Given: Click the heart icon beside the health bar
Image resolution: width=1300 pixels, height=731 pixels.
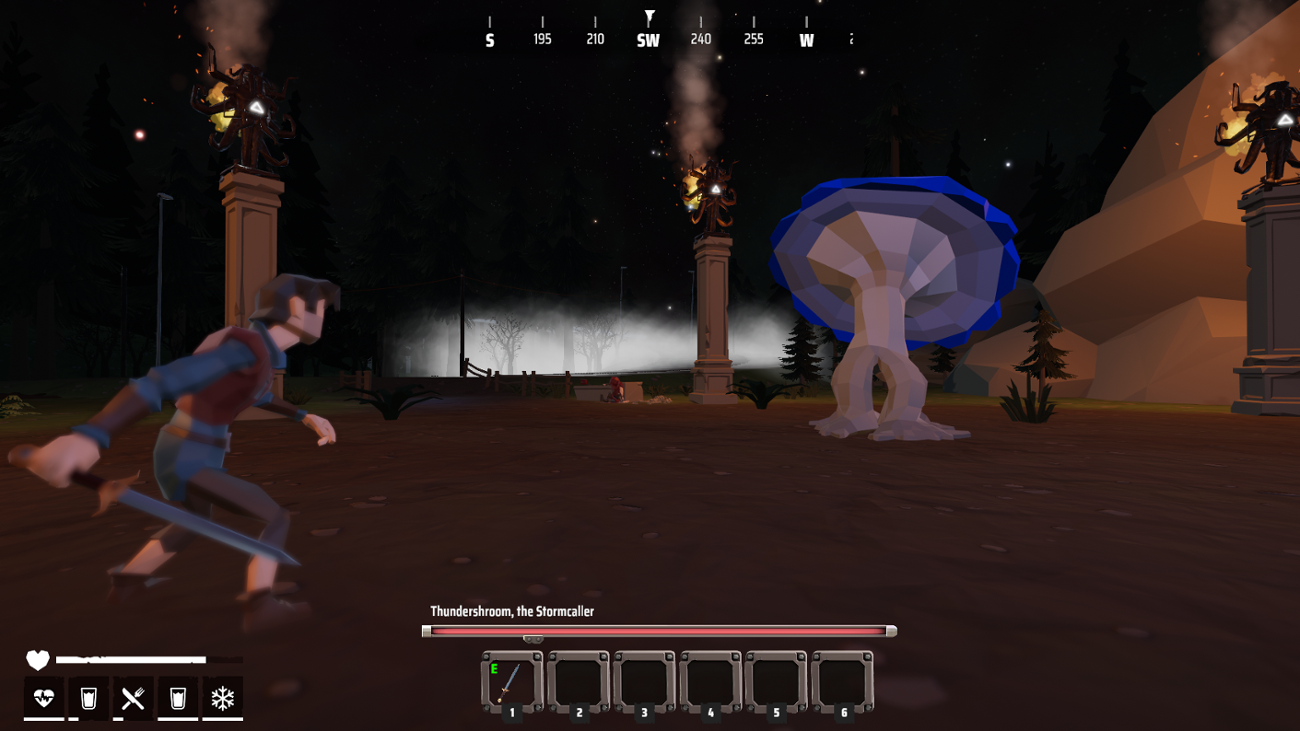Looking at the screenshot, I should tap(37, 659).
